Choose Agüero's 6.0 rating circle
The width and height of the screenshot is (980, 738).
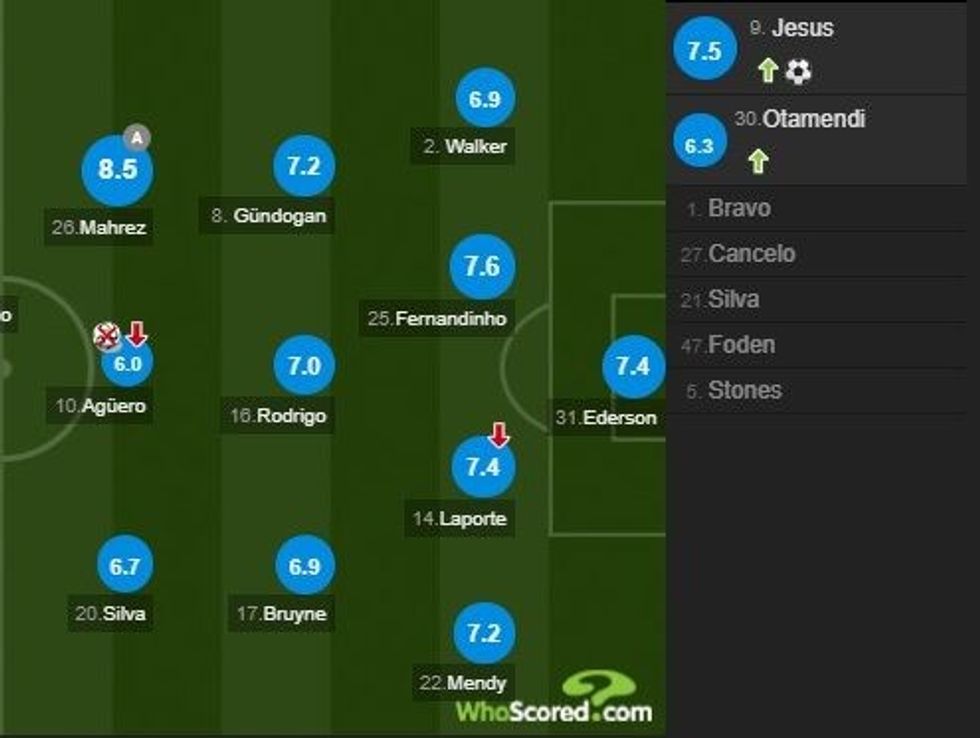coord(128,364)
